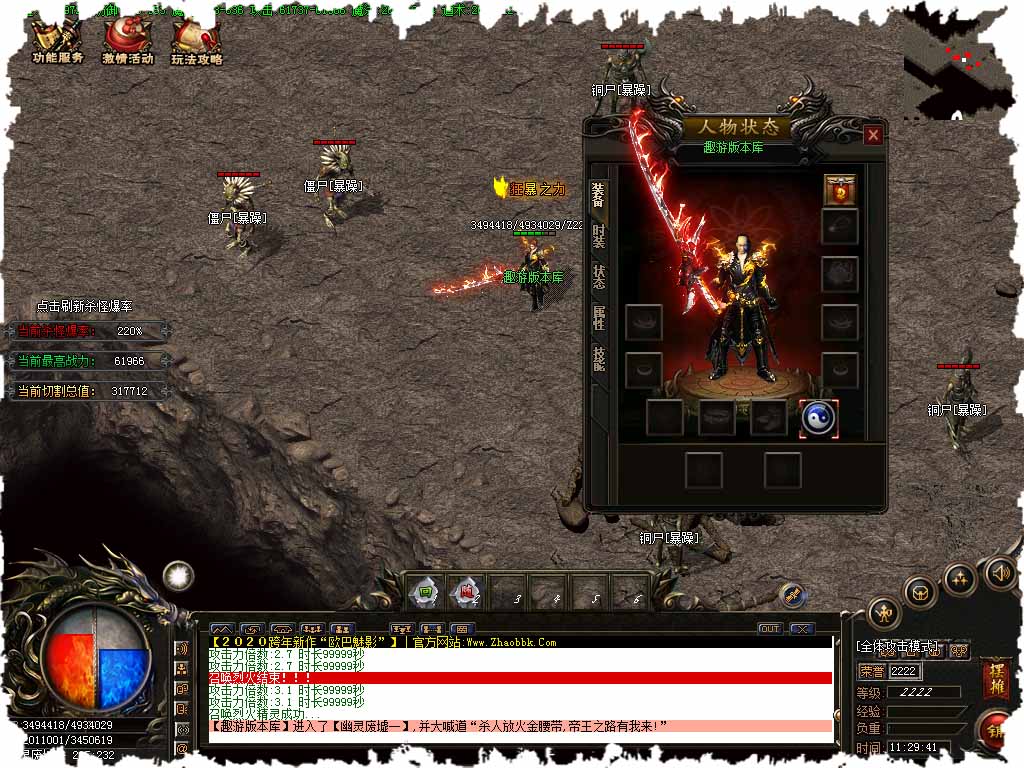The height and width of the screenshot is (768, 1024).
Task: Open the bag with the box icon
Action: pos(920,592)
